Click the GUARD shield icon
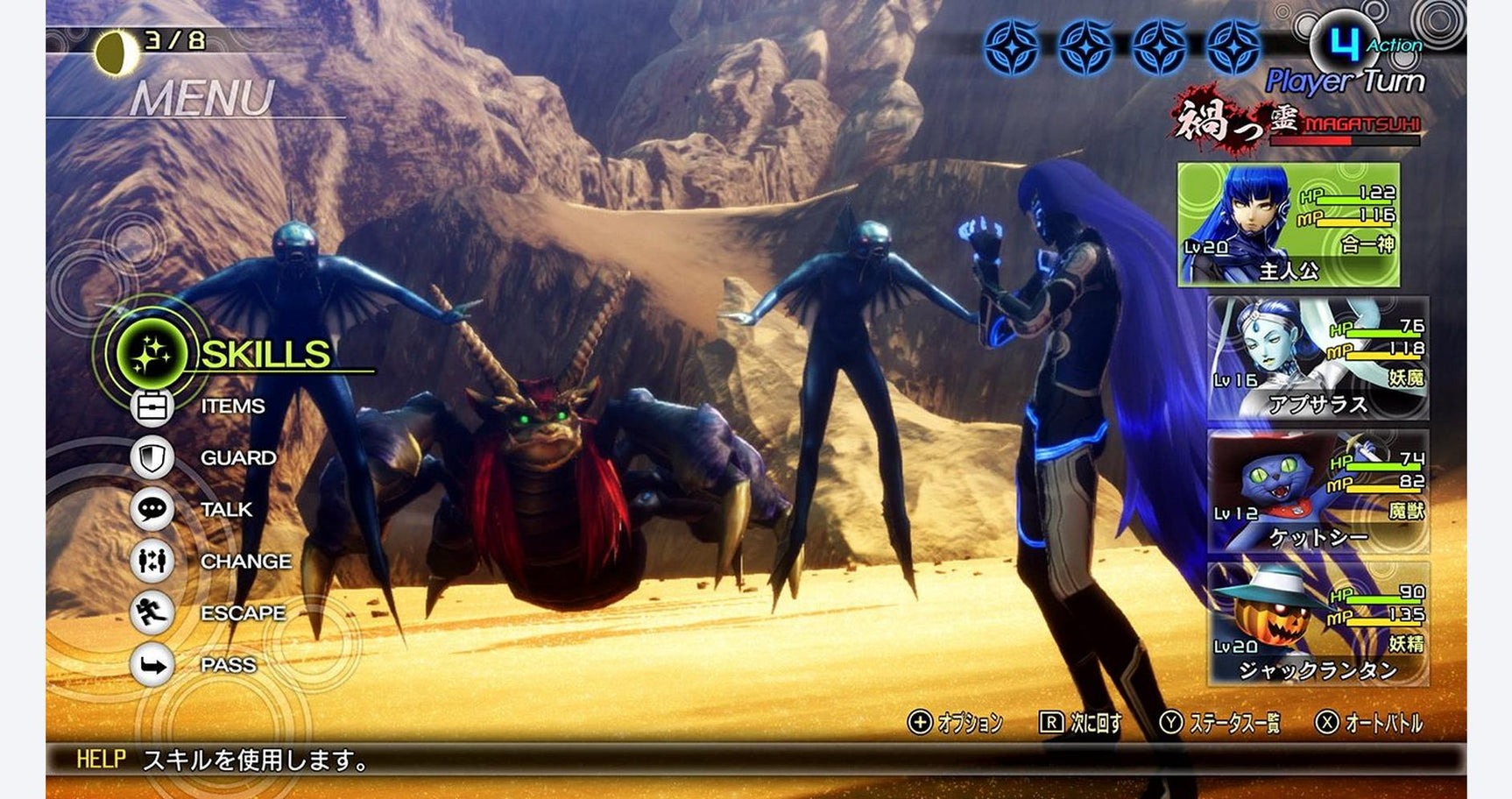The image size is (1512, 799). (152, 457)
